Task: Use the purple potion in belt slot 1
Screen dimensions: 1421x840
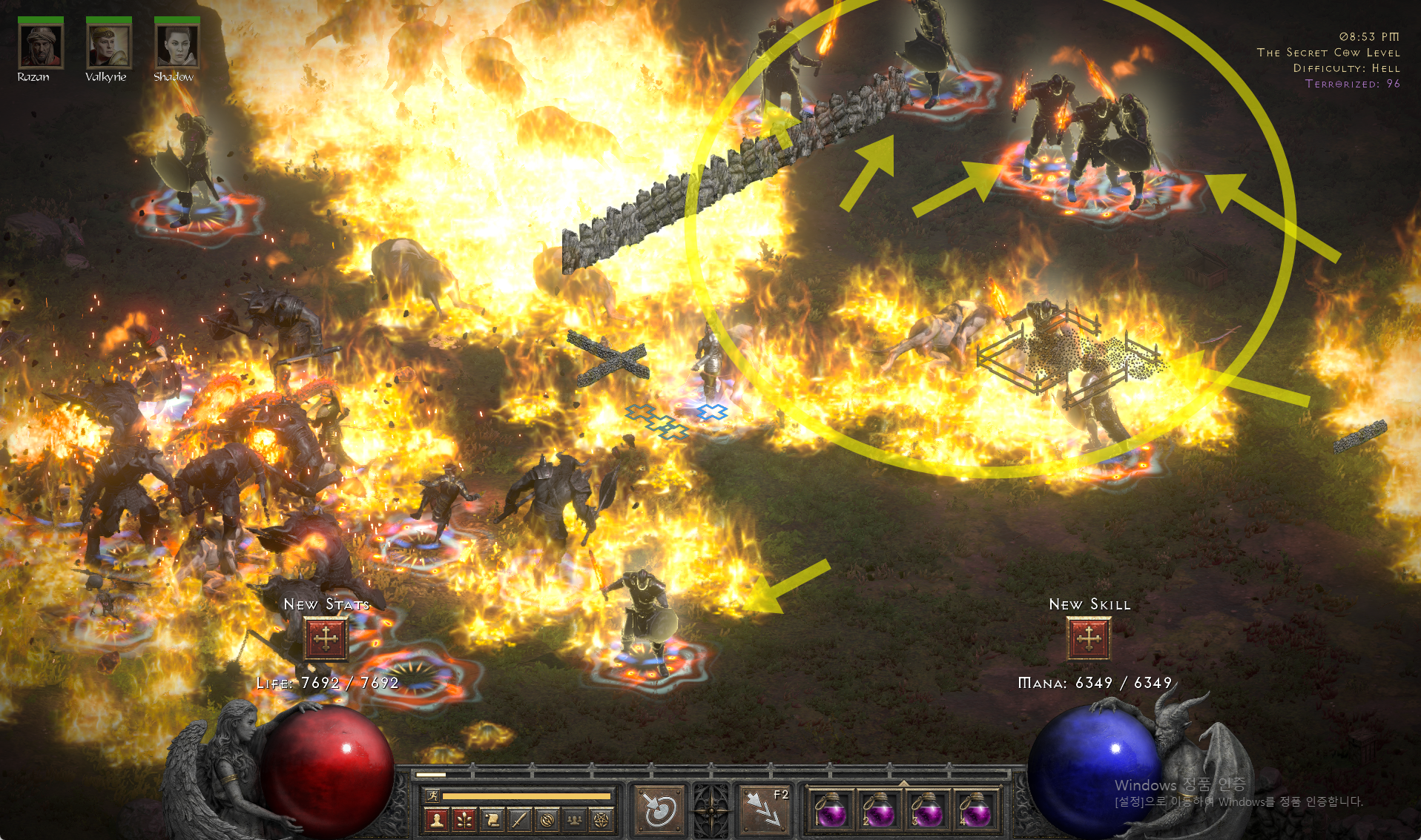Action: pos(831,811)
